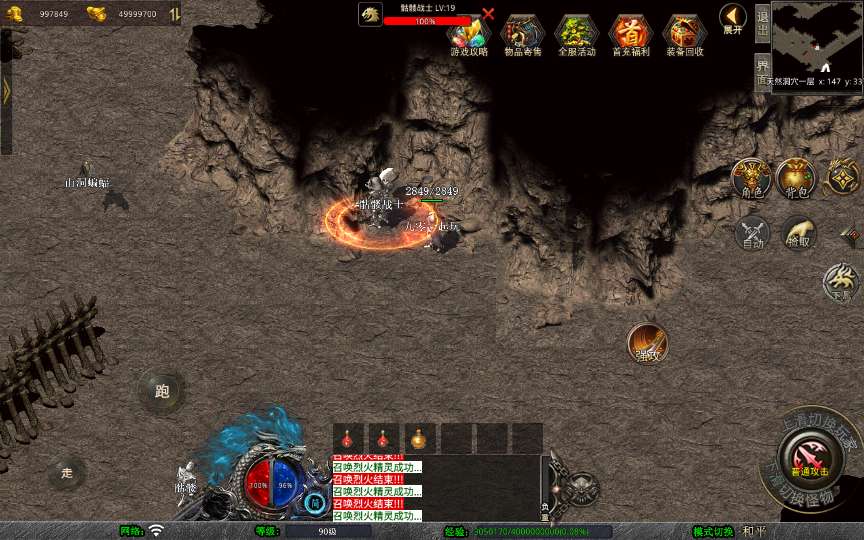
Task: Activate the 强攻 skill
Action: [647, 343]
